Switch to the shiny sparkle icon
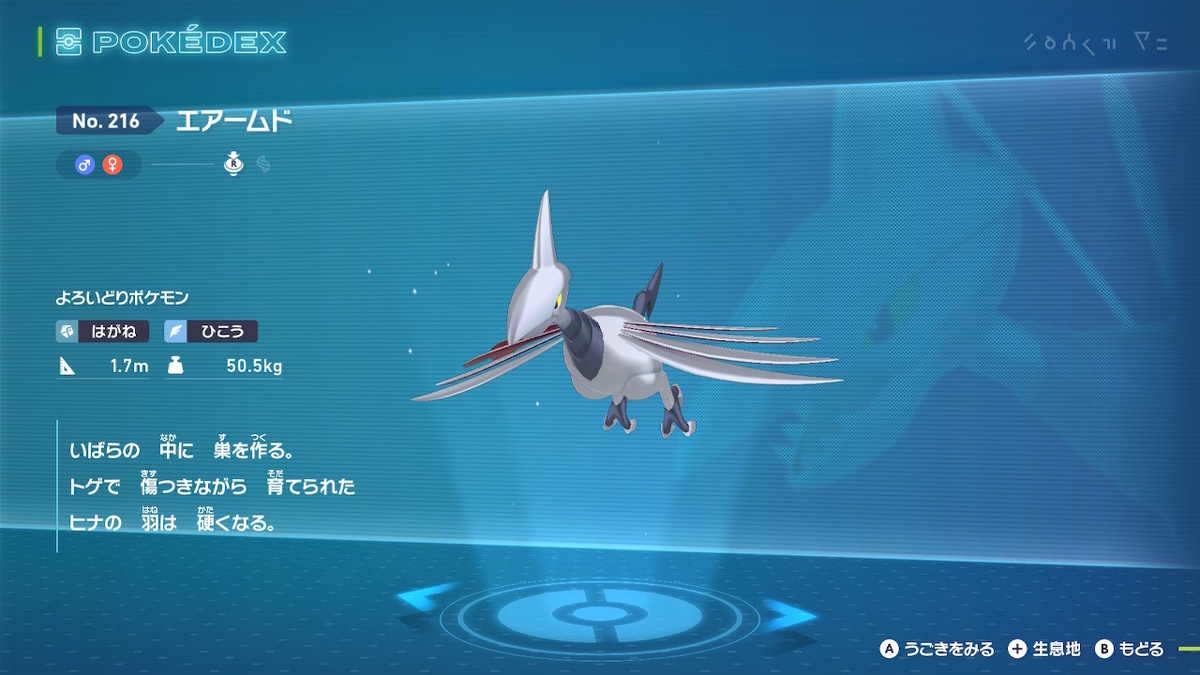 coord(264,165)
